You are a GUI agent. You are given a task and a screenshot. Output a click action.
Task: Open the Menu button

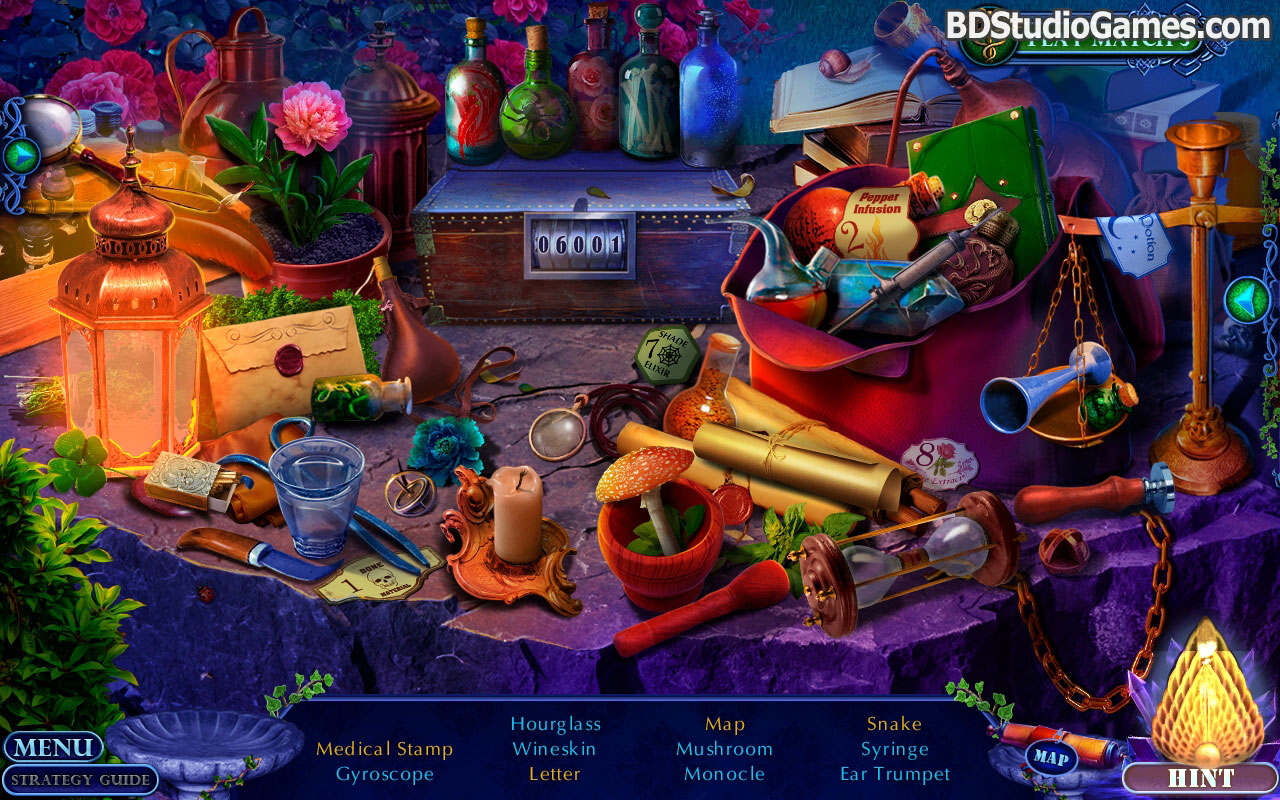click(53, 747)
